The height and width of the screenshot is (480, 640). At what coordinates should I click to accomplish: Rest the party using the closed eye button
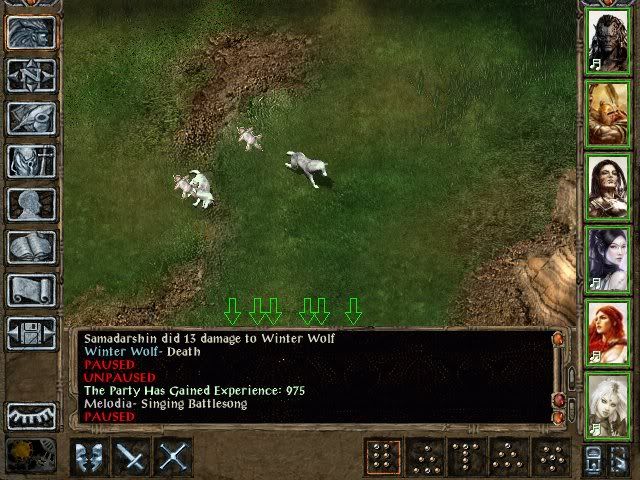tap(31, 415)
